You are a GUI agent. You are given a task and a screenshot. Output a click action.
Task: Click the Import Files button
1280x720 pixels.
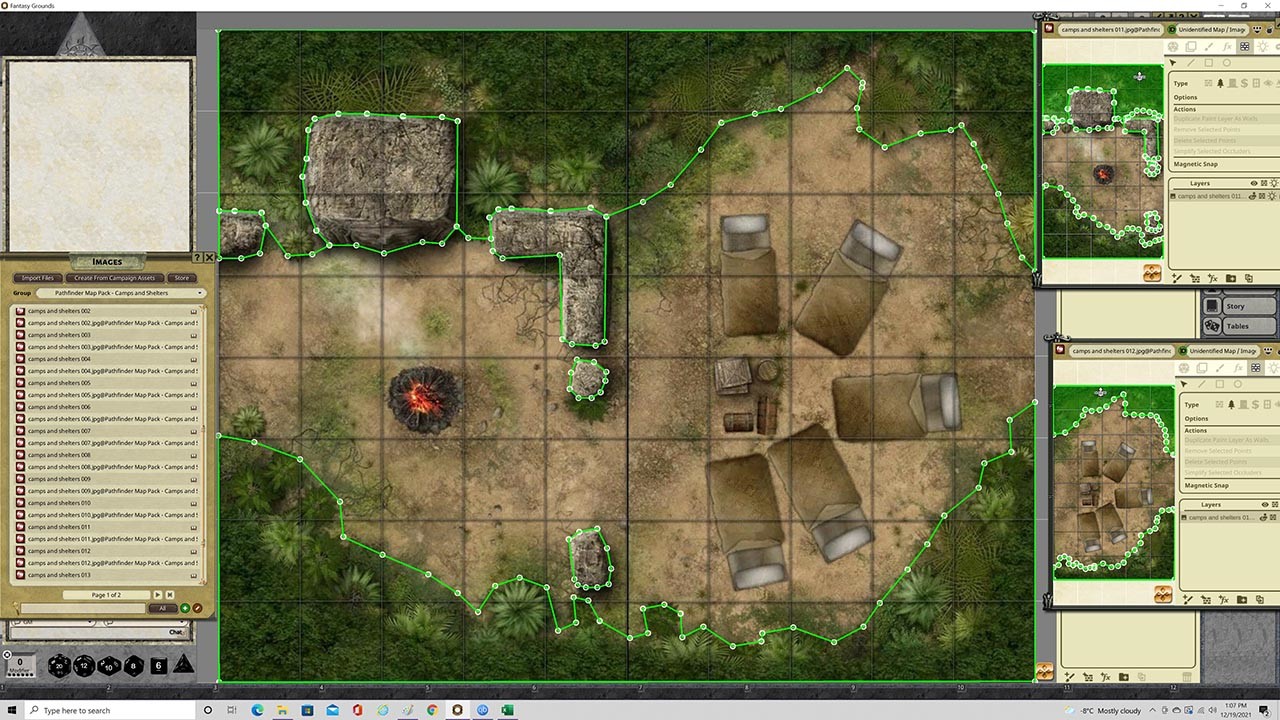point(38,277)
